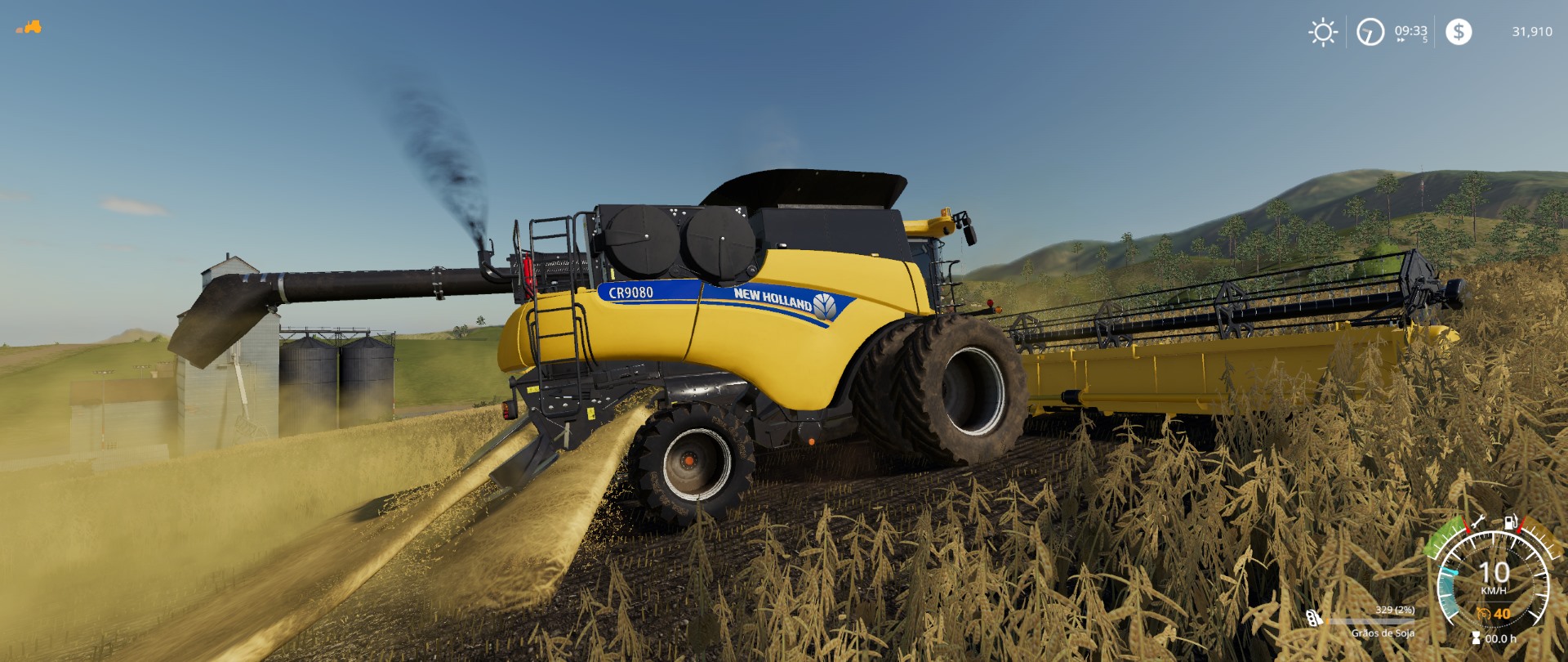
Task: Expand the speedometer gauge panel
Action: 1494,579
